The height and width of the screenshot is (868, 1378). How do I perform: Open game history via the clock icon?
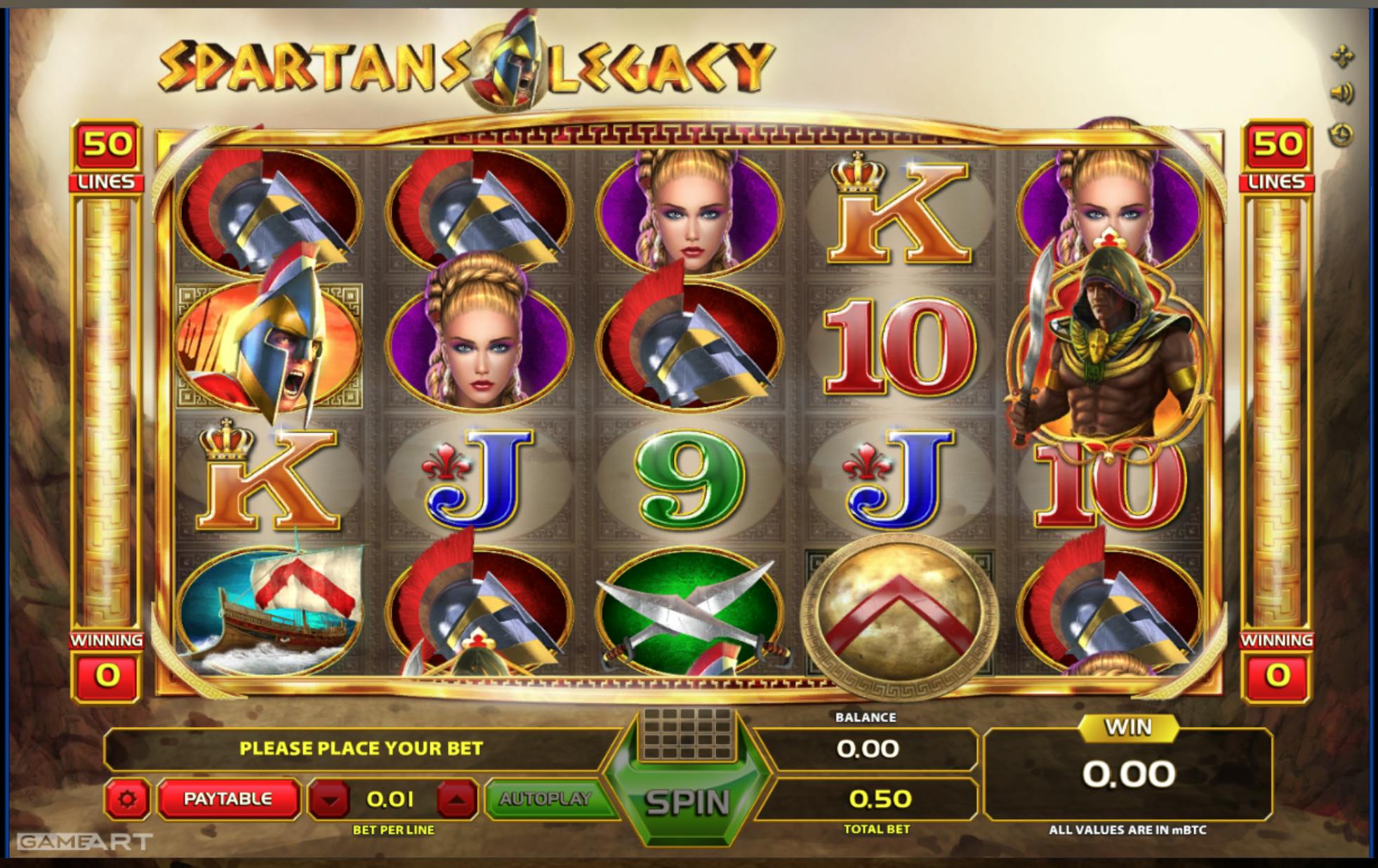(1342, 134)
